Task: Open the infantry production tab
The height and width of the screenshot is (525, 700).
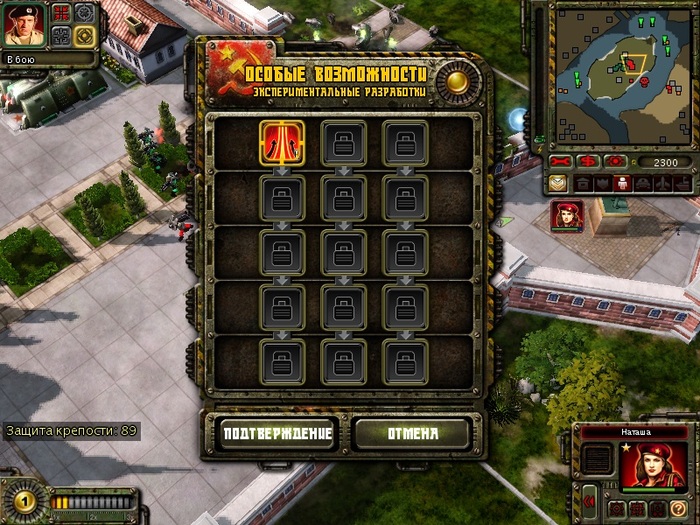Action: pos(622,184)
